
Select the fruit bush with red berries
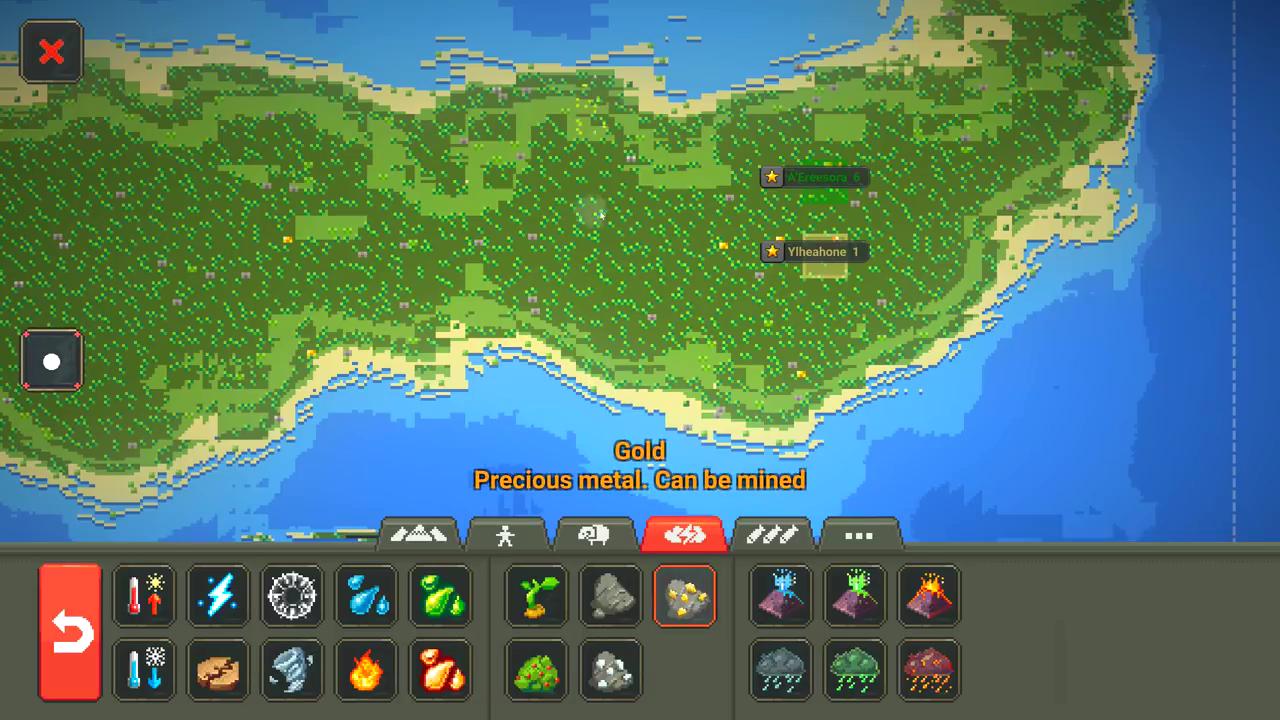pos(537,670)
